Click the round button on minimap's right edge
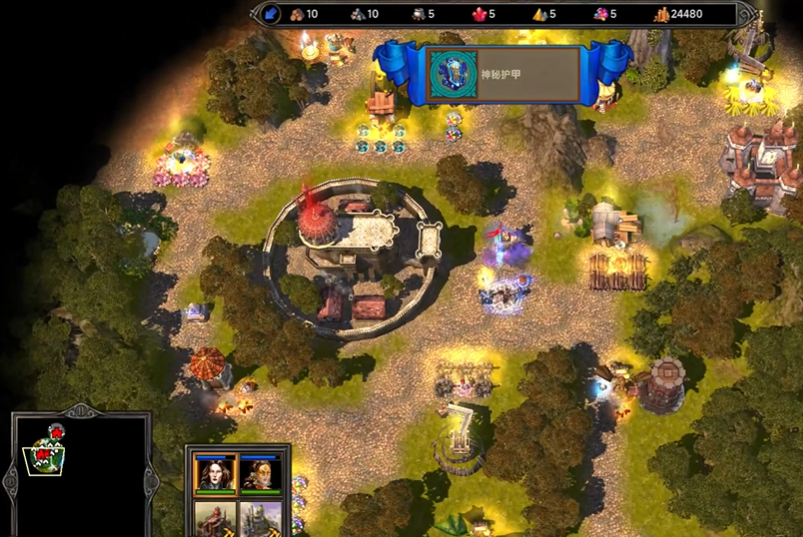This screenshot has width=803, height=537. coord(150,479)
